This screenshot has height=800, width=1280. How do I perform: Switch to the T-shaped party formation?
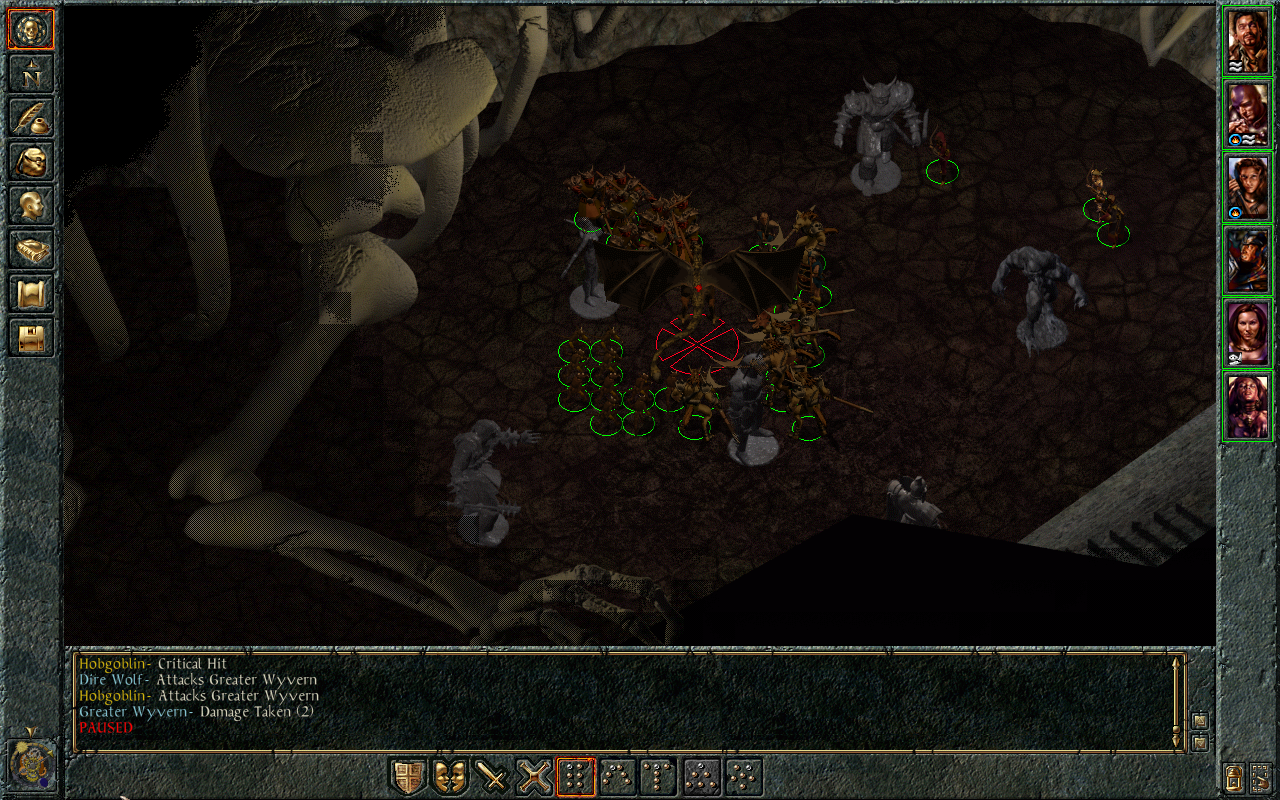pos(660,777)
